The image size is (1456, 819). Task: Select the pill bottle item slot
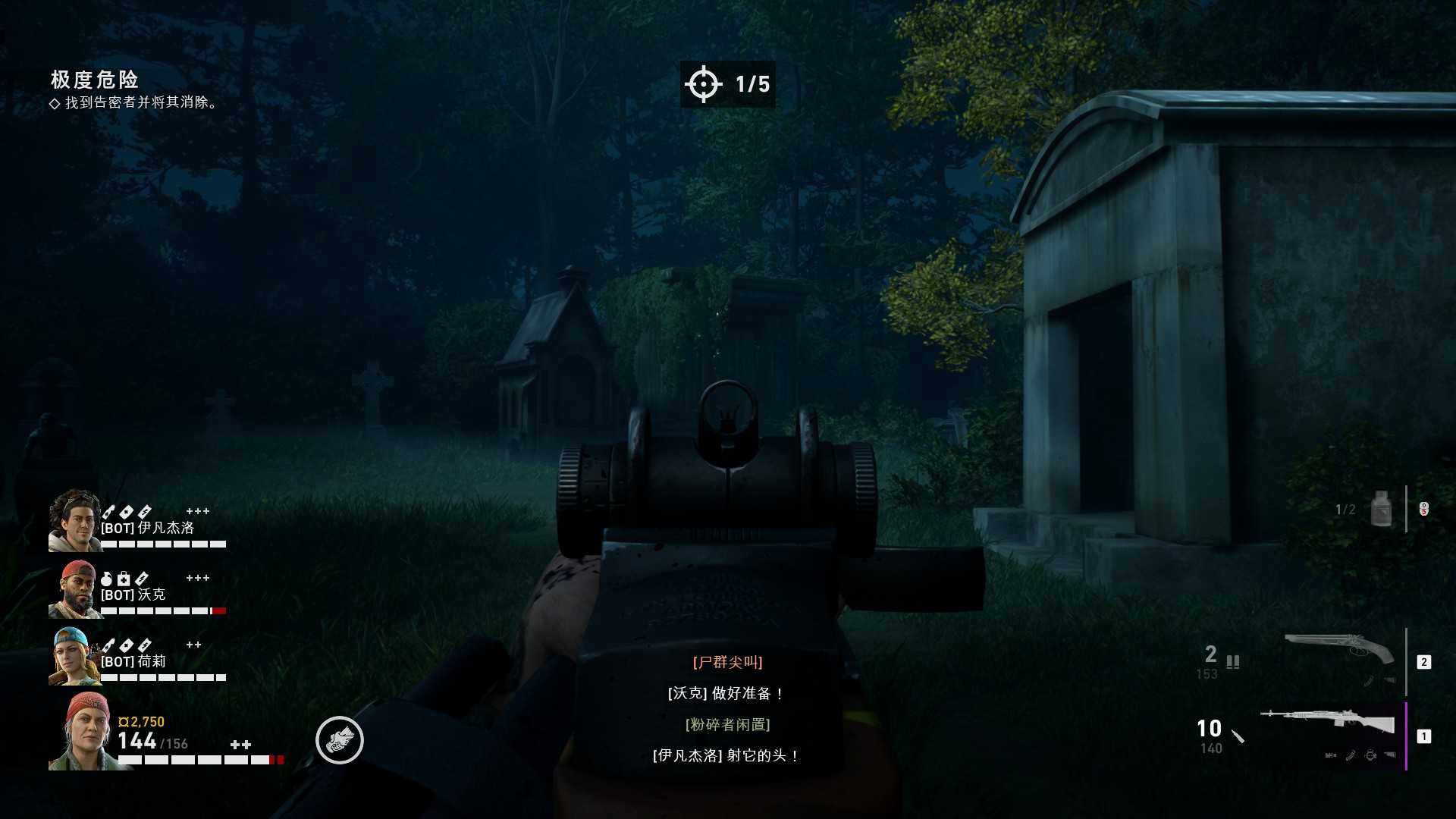pos(1381,509)
